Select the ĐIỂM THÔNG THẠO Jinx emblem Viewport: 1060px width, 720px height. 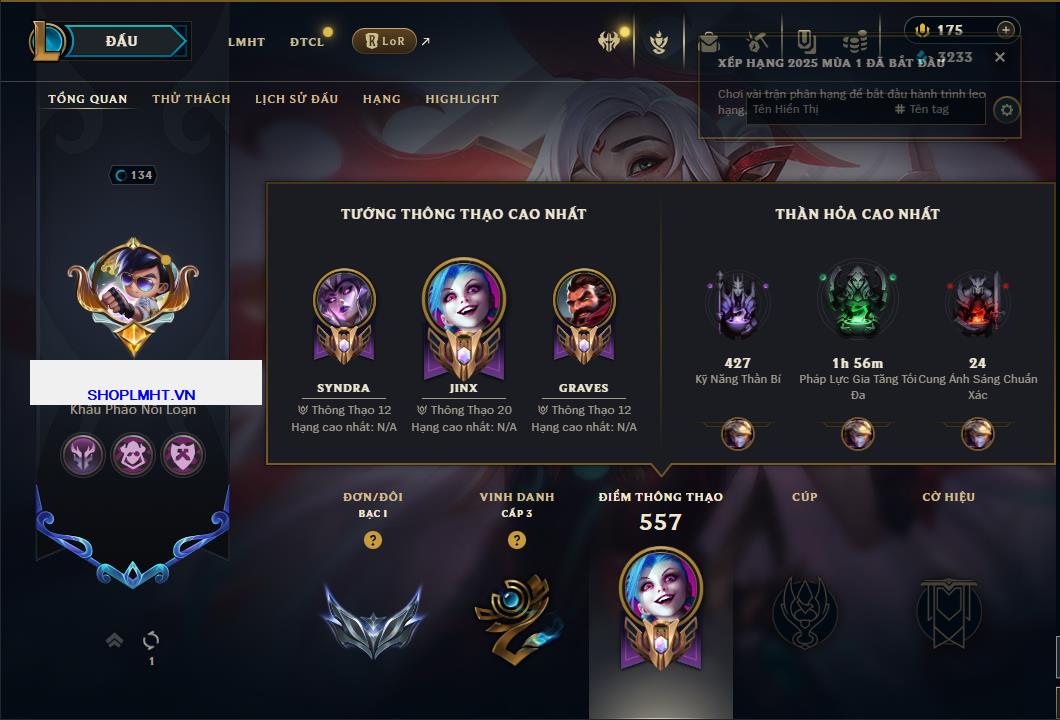661,605
